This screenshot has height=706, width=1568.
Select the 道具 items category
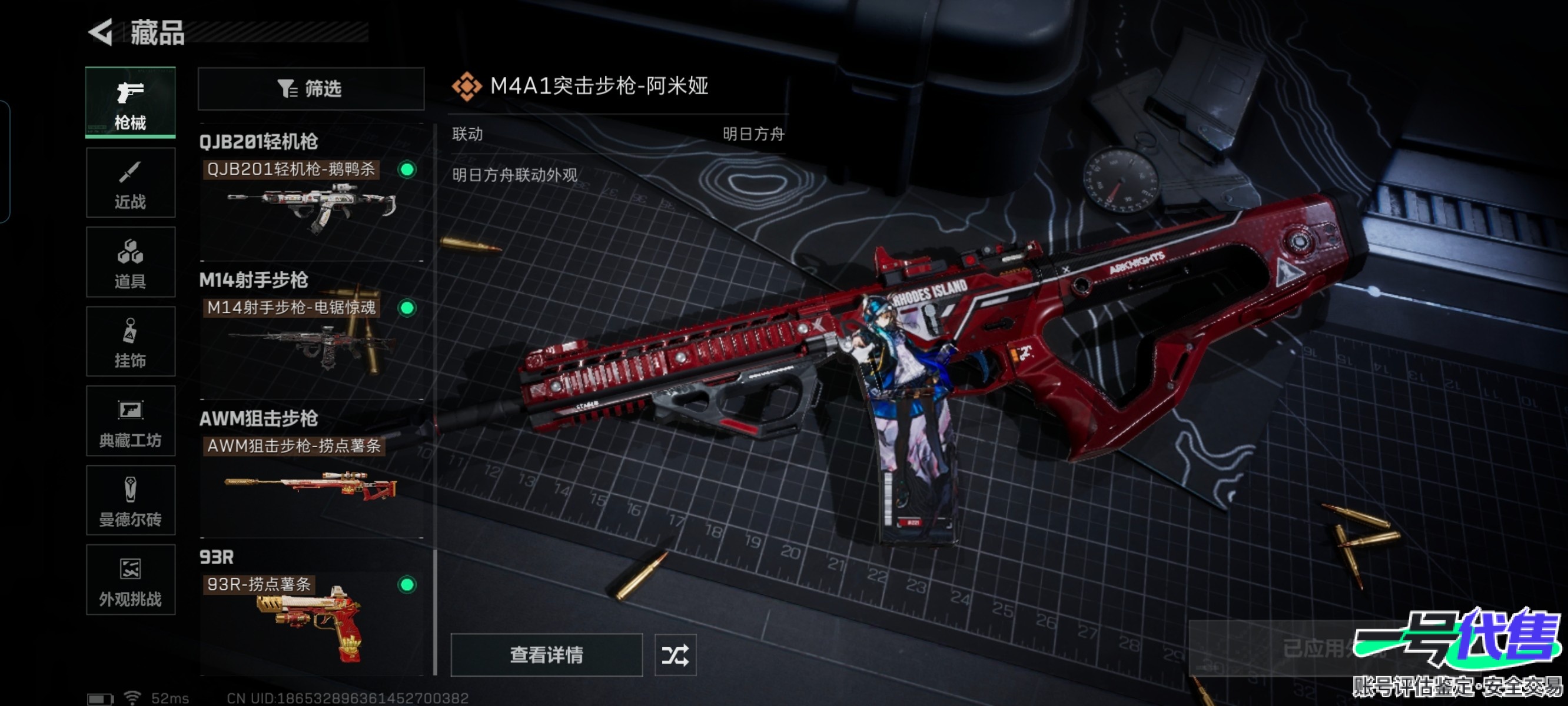click(130, 262)
